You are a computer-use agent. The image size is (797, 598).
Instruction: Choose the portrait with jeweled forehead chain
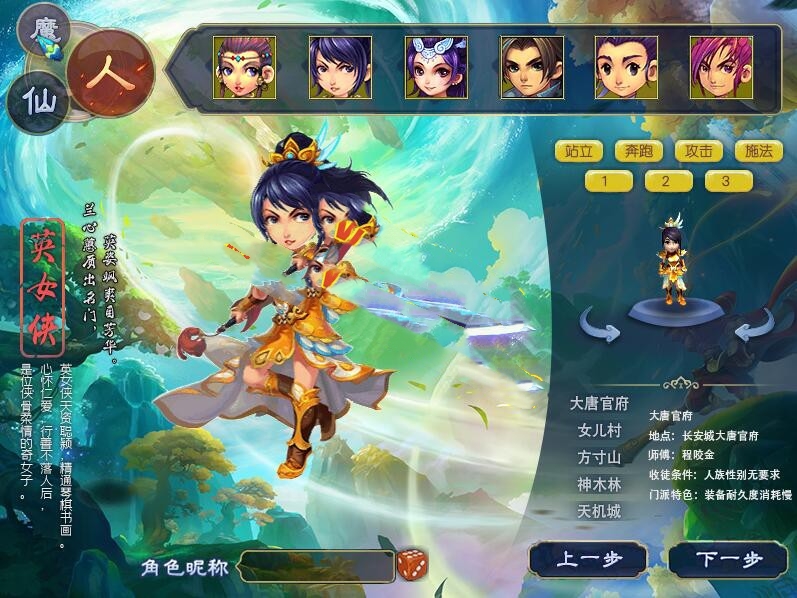pos(244,67)
